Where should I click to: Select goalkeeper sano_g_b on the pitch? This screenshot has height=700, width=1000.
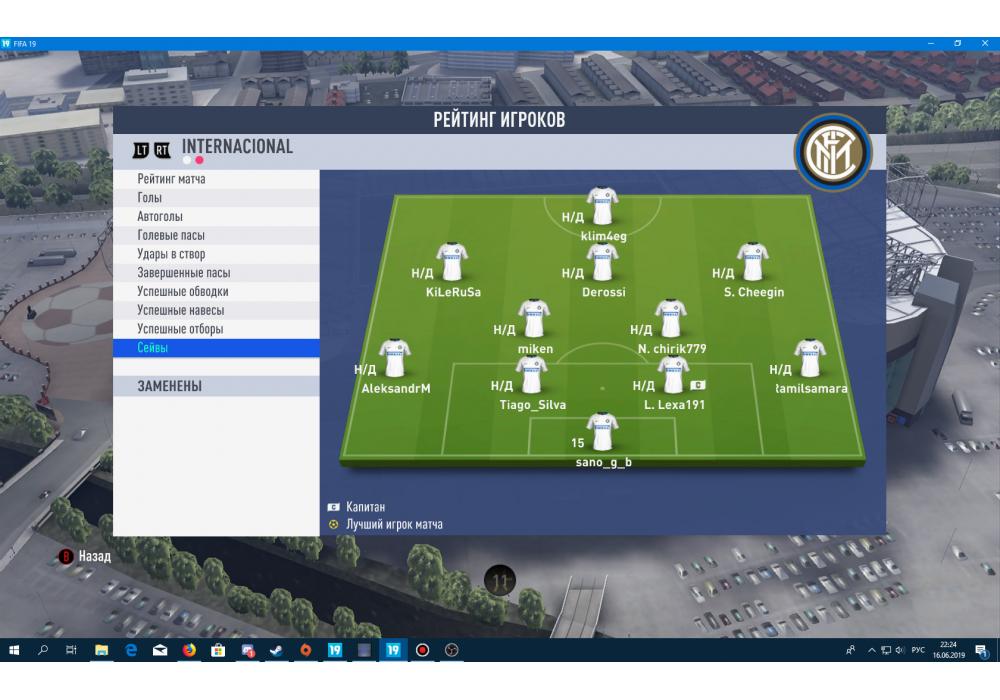[x=602, y=432]
